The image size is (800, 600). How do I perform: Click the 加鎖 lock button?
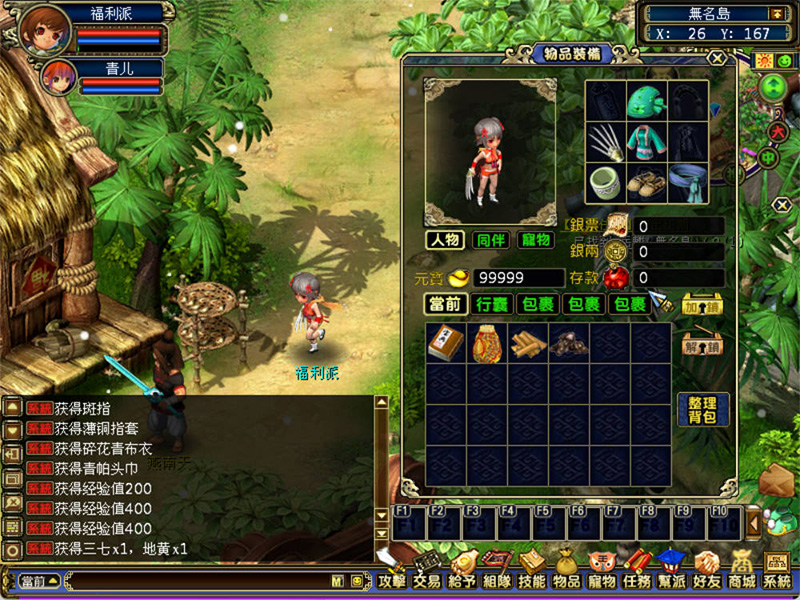coord(702,305)
